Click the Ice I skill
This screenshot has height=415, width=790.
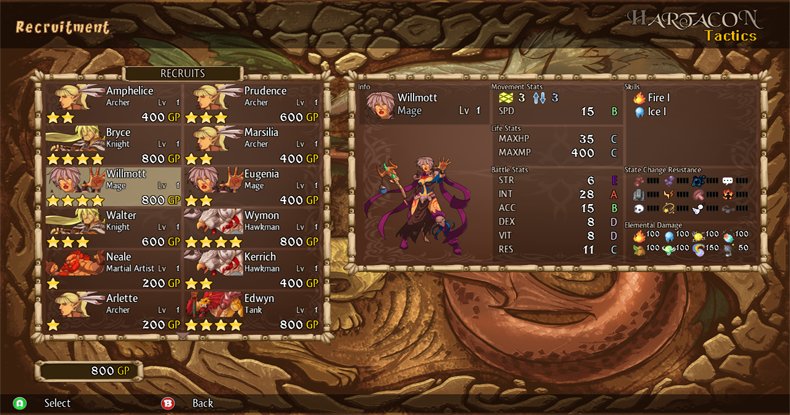click(x=655, y=112)
